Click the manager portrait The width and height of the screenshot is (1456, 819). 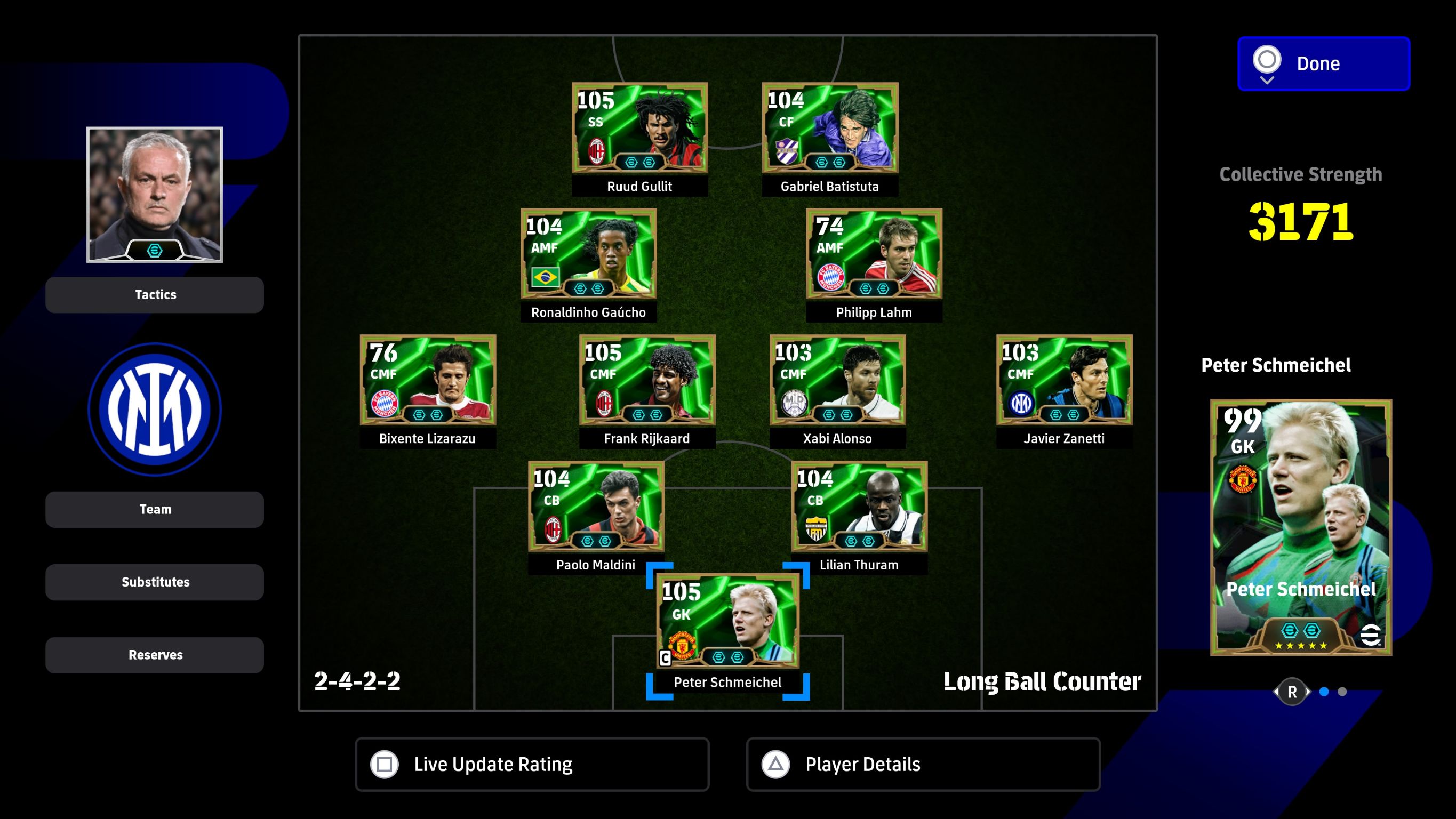[x=154, y=195]
